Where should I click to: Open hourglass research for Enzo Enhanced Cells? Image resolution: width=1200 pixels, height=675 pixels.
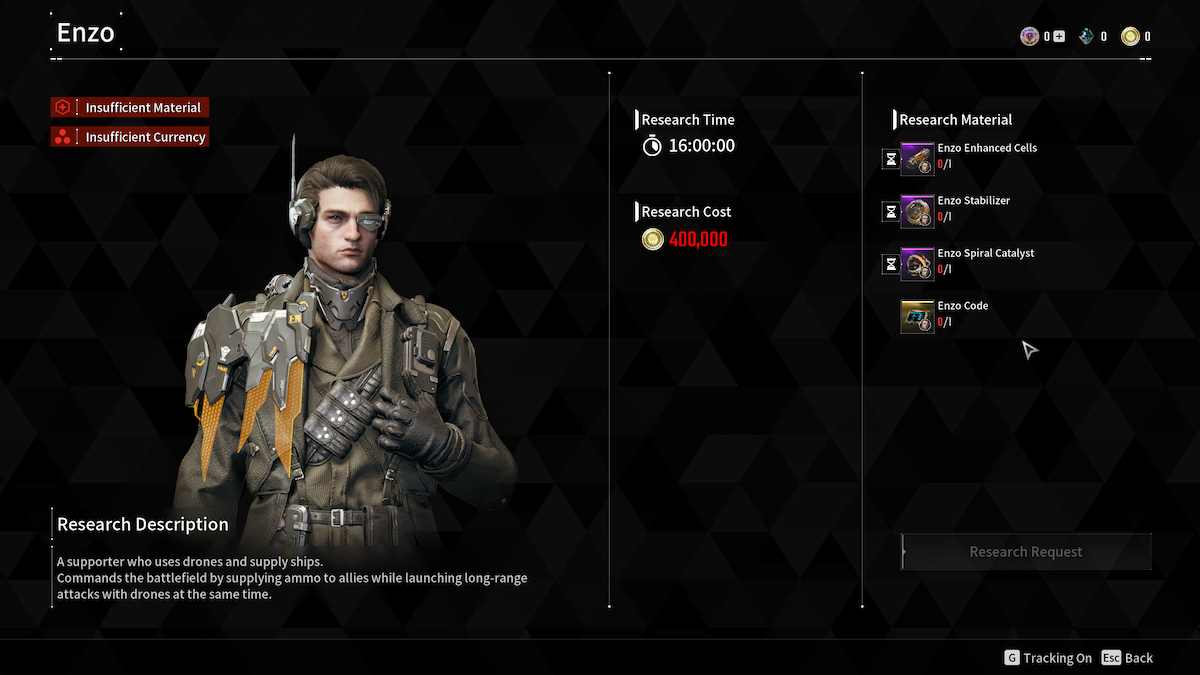coord(890,158)
